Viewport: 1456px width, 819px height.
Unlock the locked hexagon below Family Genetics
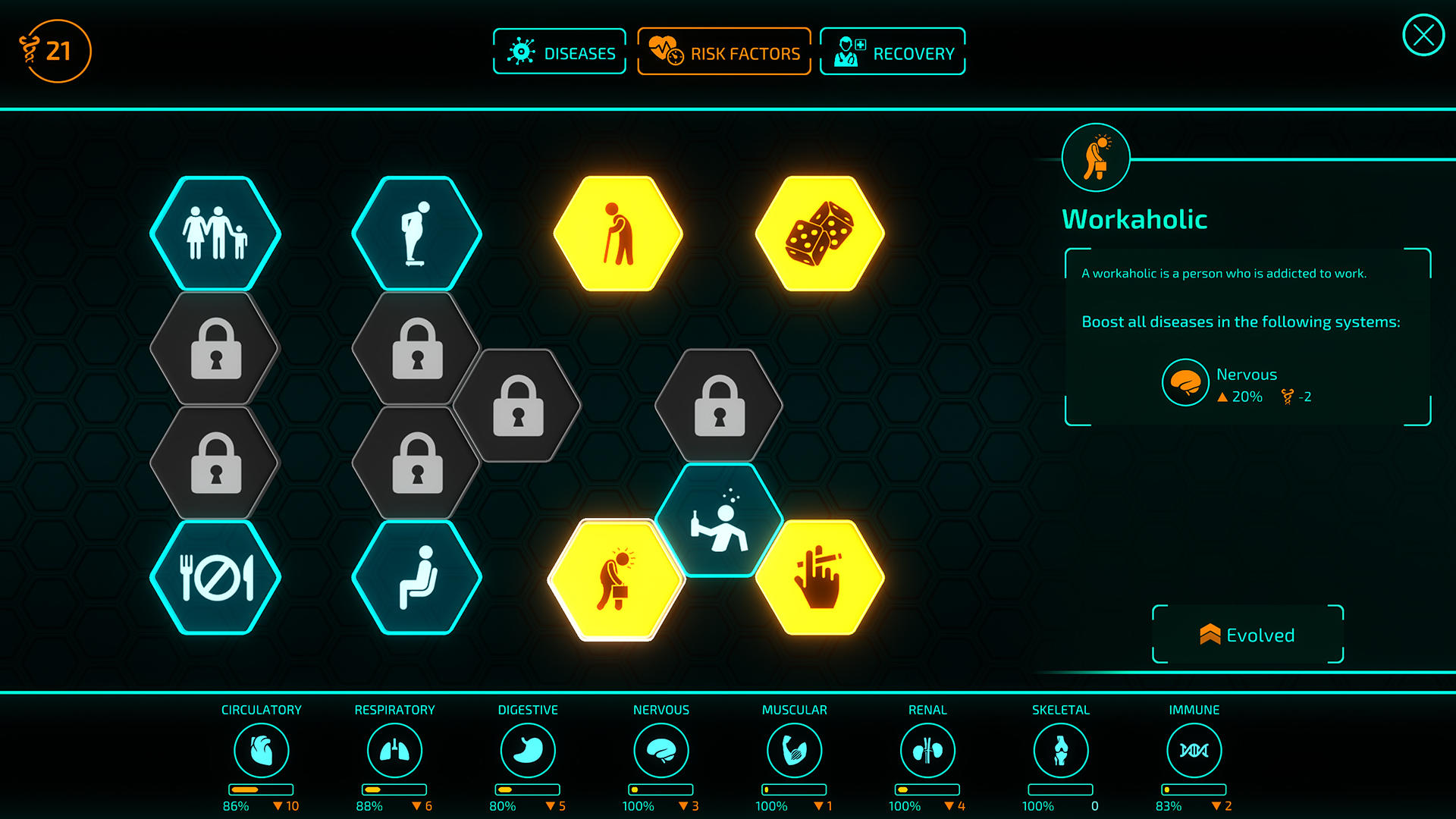click(x=215, y=349)
